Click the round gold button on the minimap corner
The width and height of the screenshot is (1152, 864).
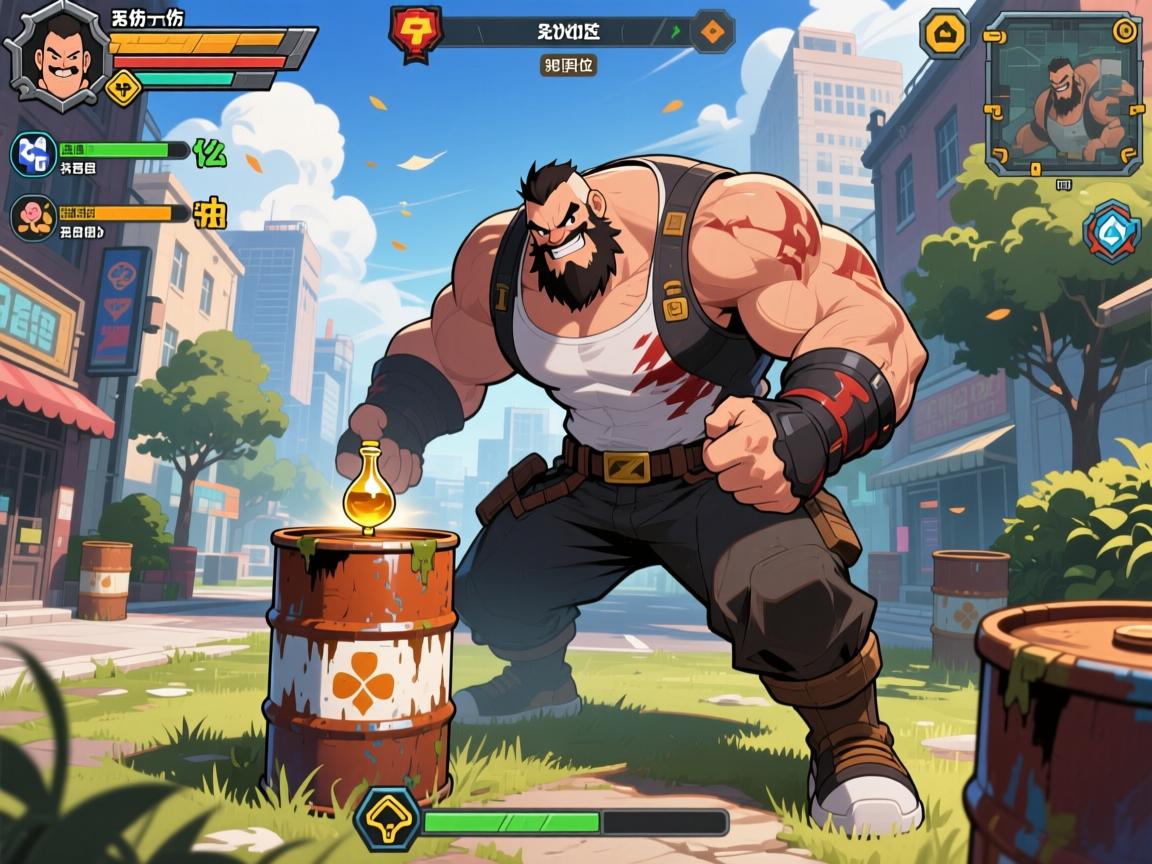pyautogui.click(x=1126, y=29)
